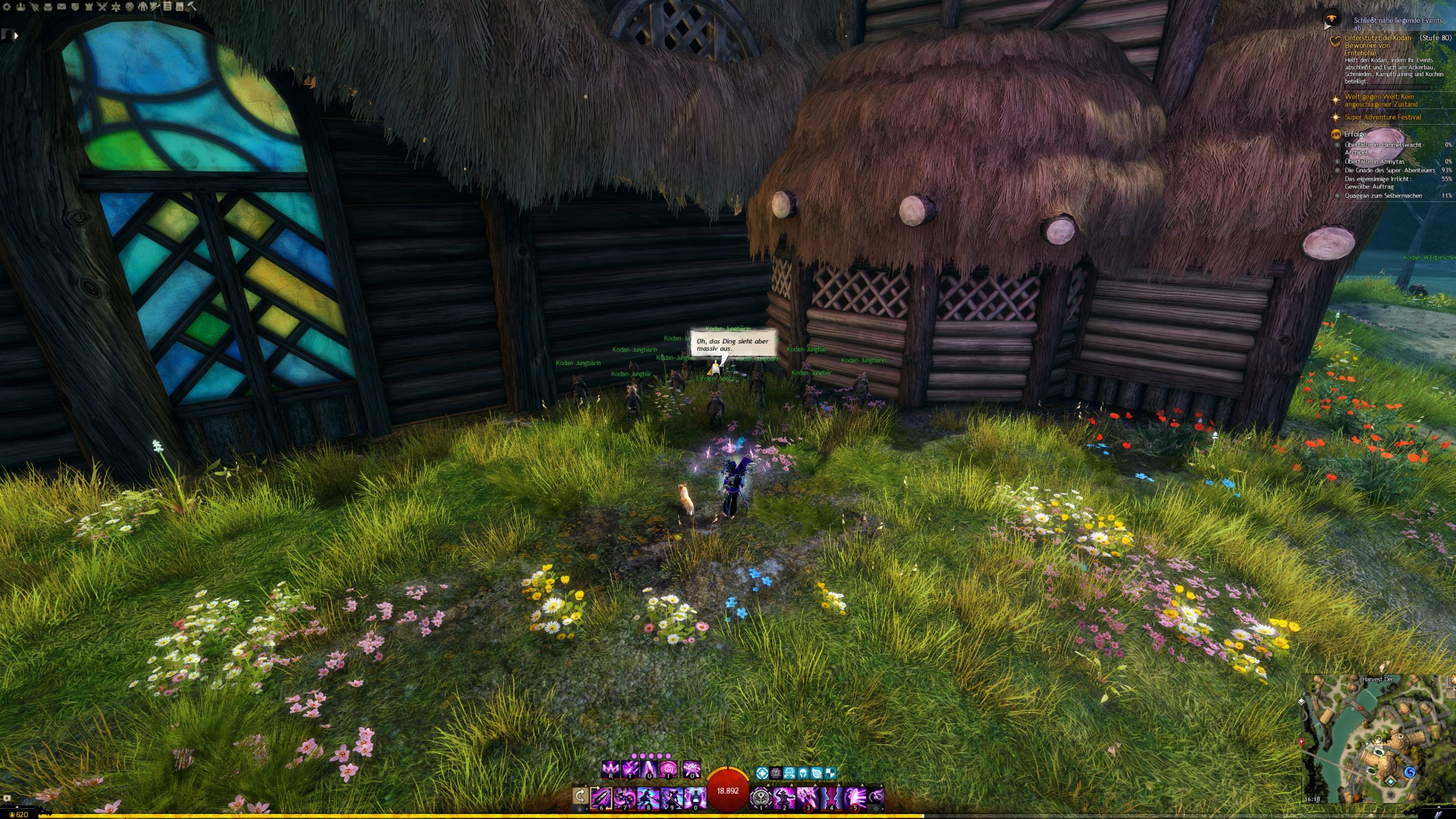The width and height of the screenshot is (1456, 819).
Task: Open the crossed swords PvP icon
Action: (x=102, y=7)
